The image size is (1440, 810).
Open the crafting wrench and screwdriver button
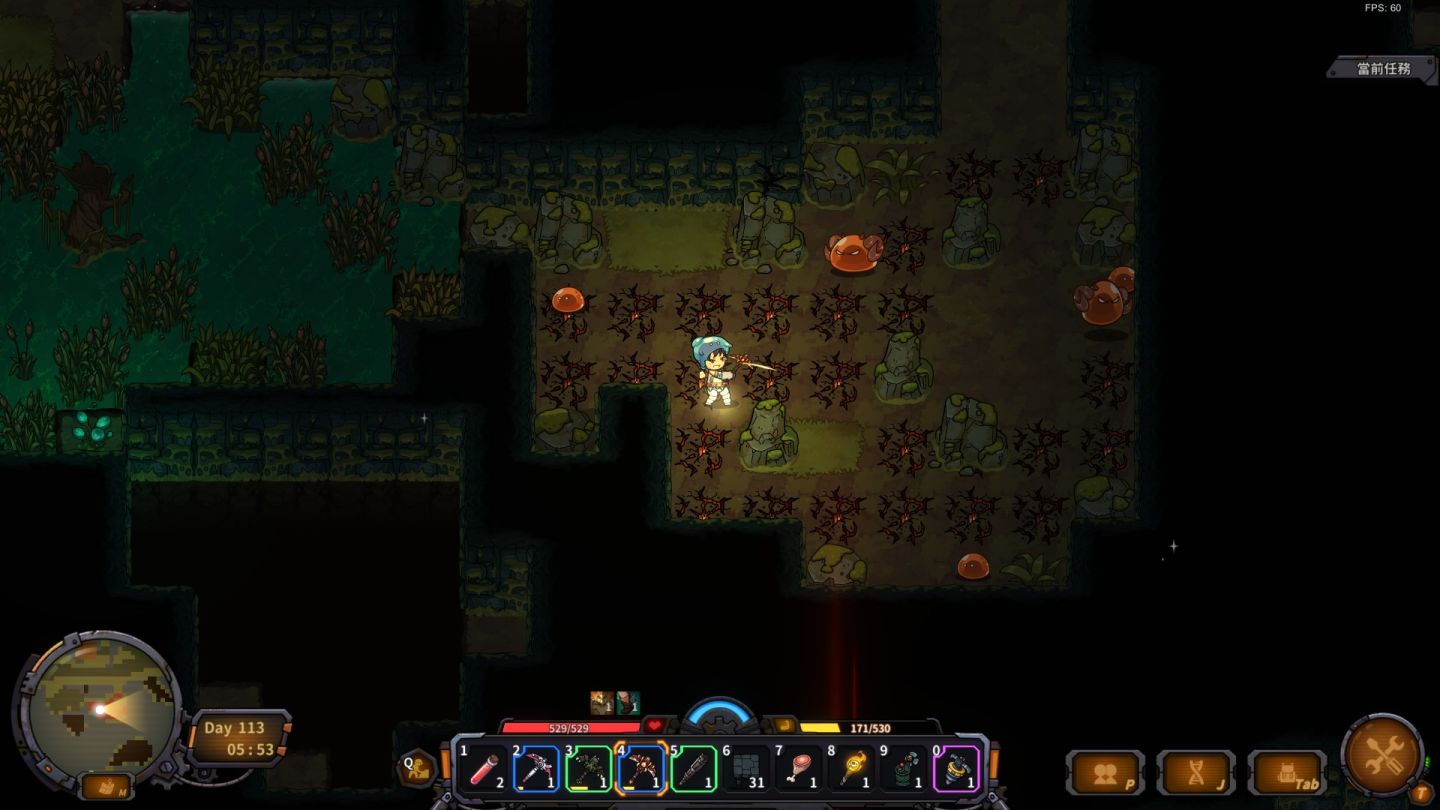1382,754
